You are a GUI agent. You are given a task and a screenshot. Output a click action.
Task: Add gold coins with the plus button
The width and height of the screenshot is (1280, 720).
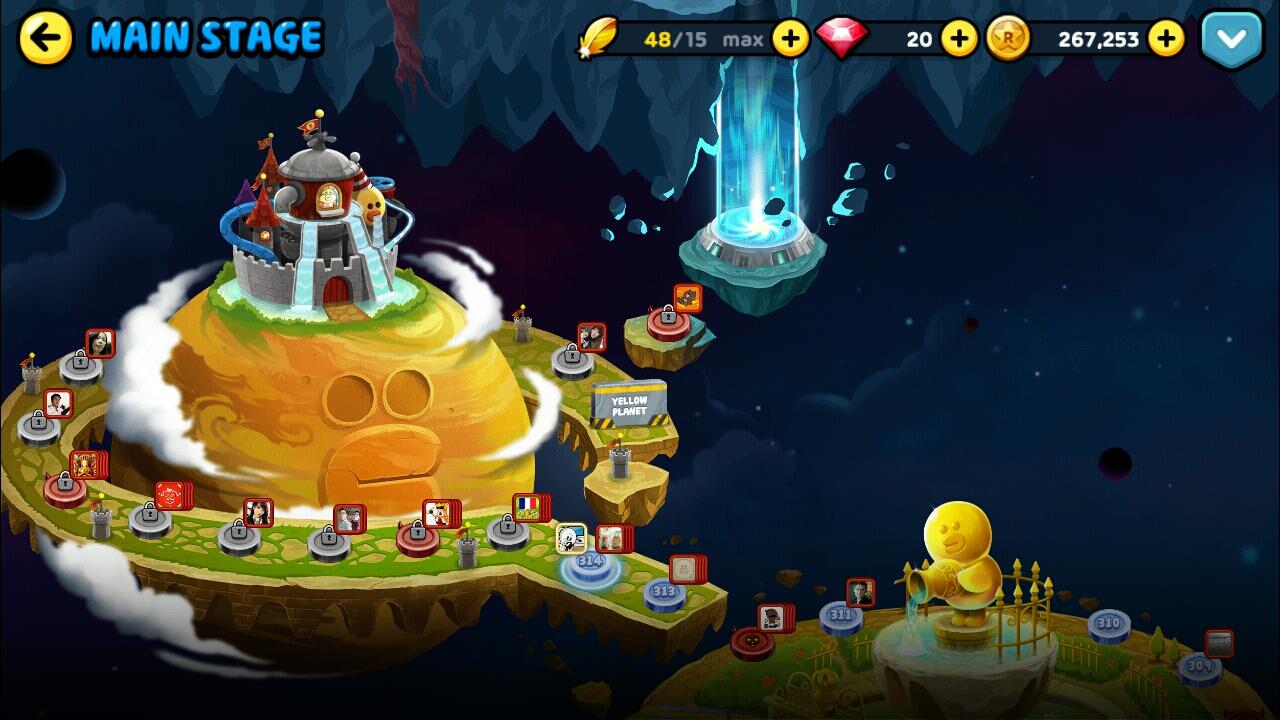[1166, 39]
